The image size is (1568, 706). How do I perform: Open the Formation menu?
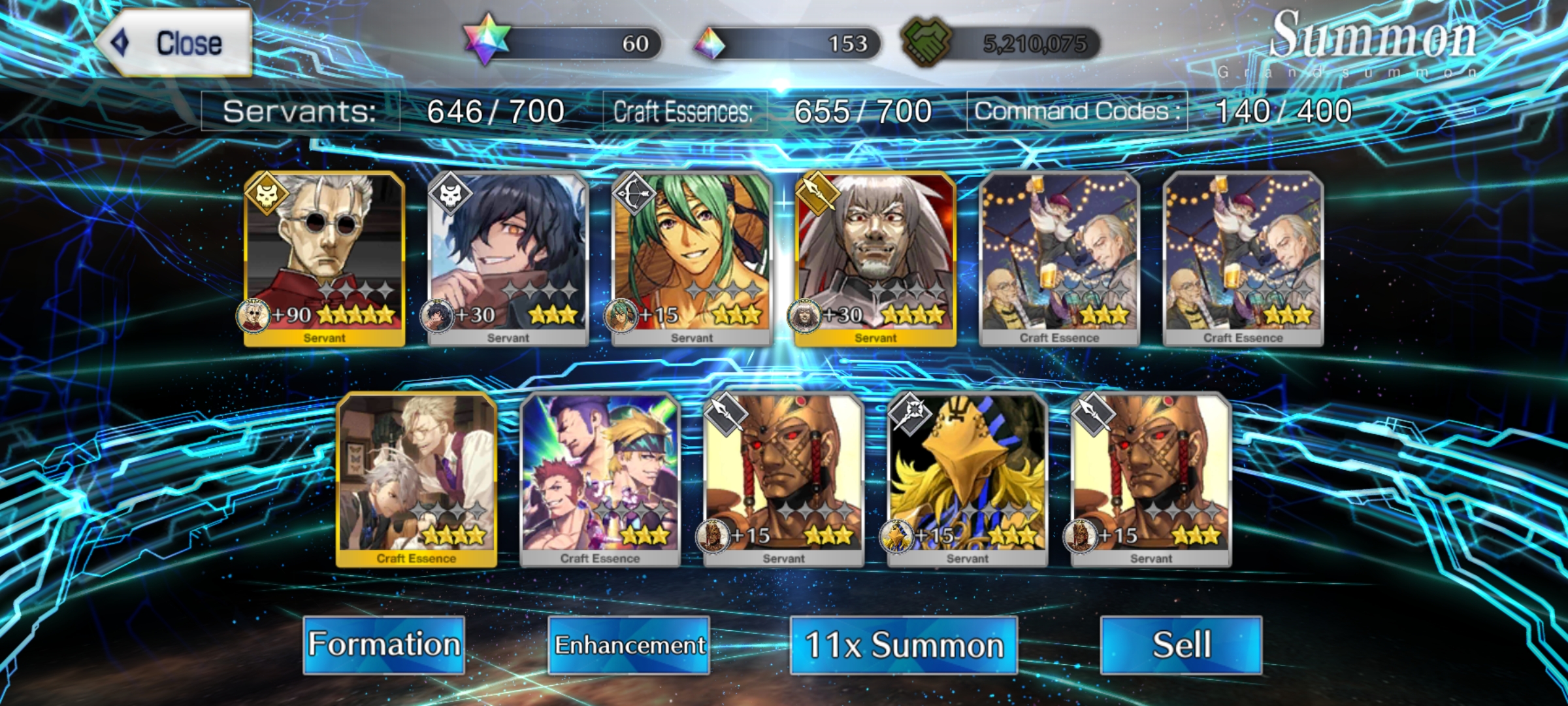[384, 645]
